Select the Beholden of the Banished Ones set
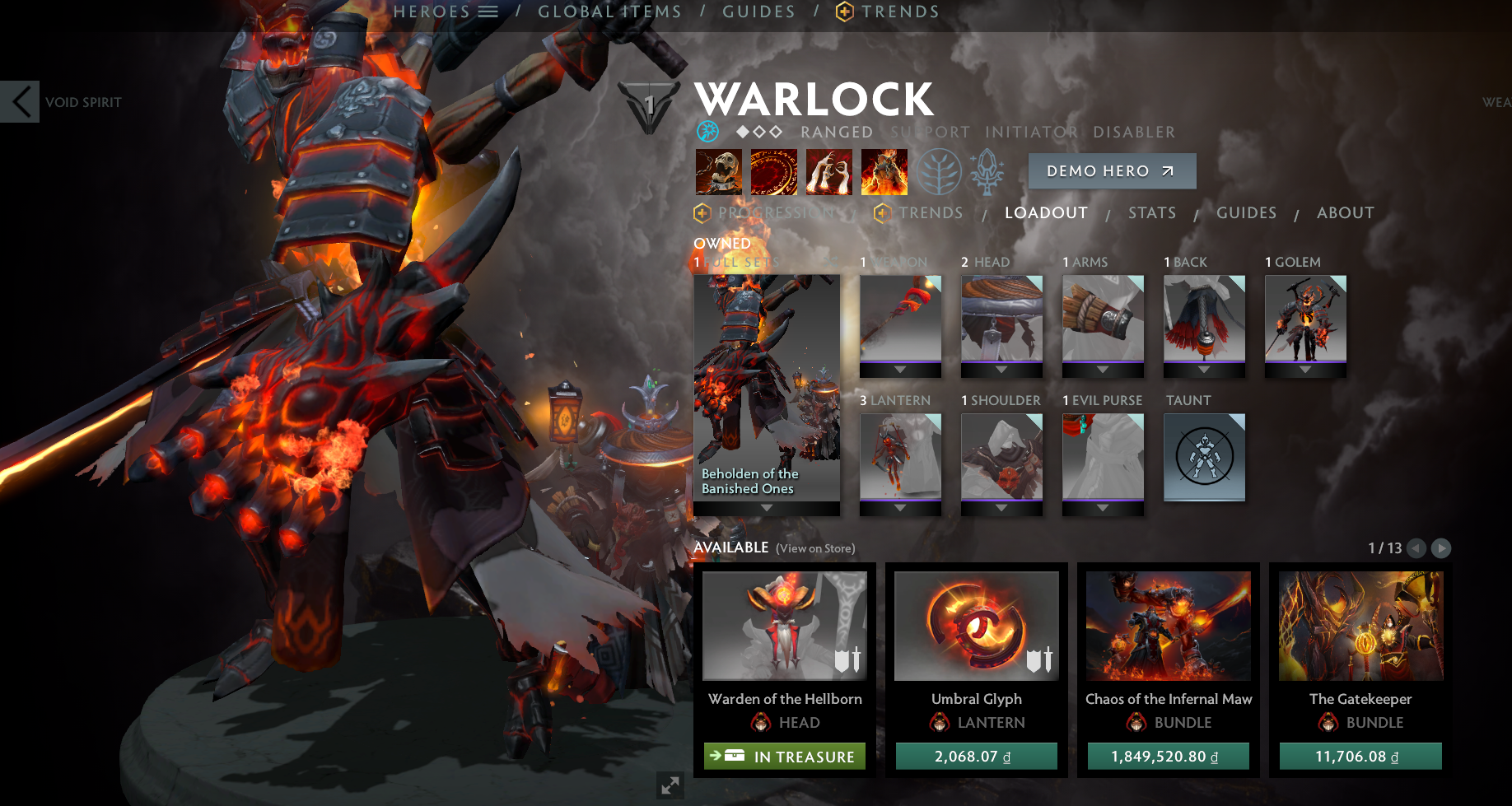The image size is (1512, 806). coord(767,387)
